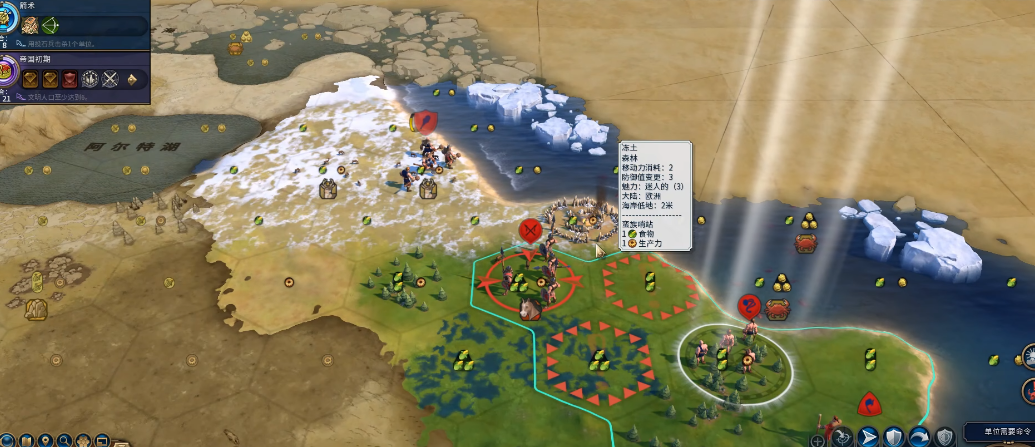Expand more unit actions with the plus button

818,440
